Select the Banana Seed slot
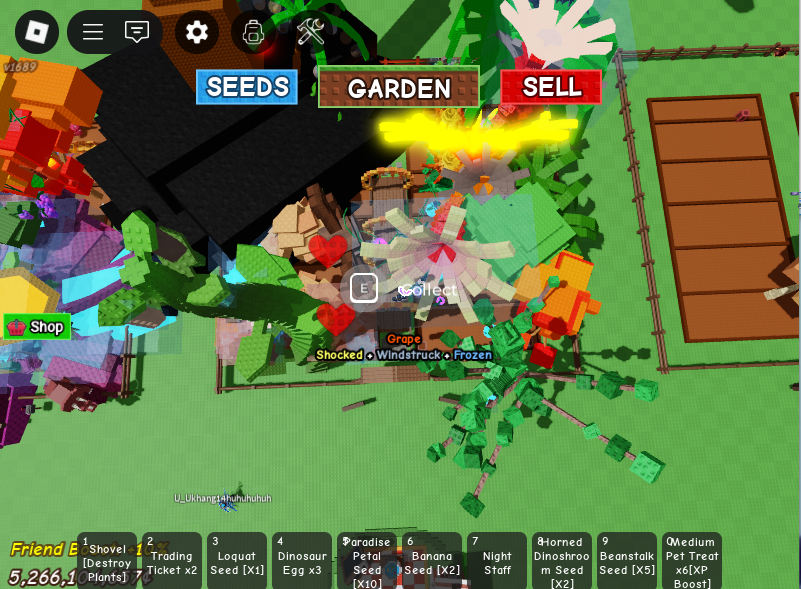The width and height of the screenshot is (801, 589). coord(432,561)
